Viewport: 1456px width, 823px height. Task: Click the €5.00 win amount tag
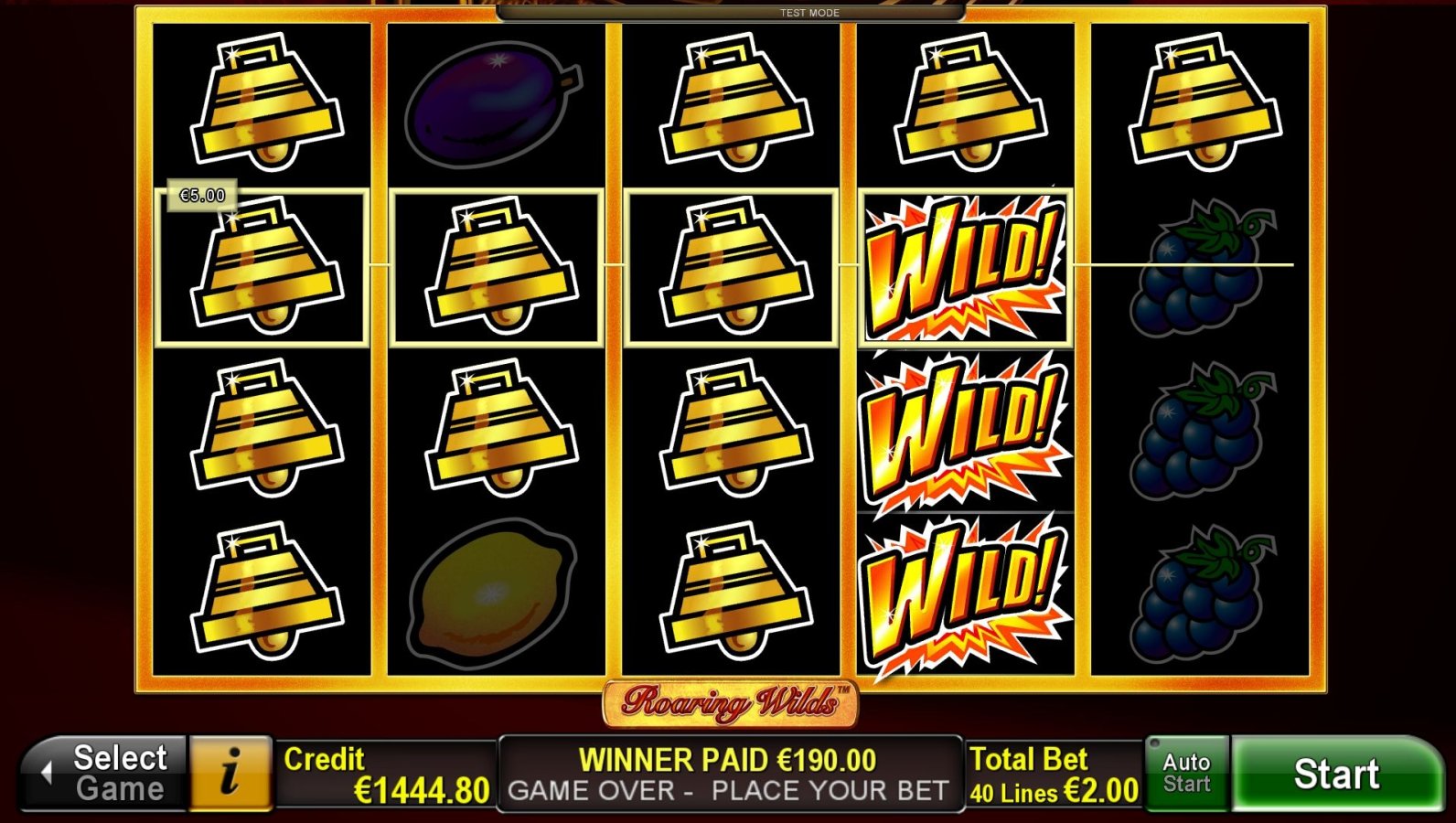click(203, 194)
